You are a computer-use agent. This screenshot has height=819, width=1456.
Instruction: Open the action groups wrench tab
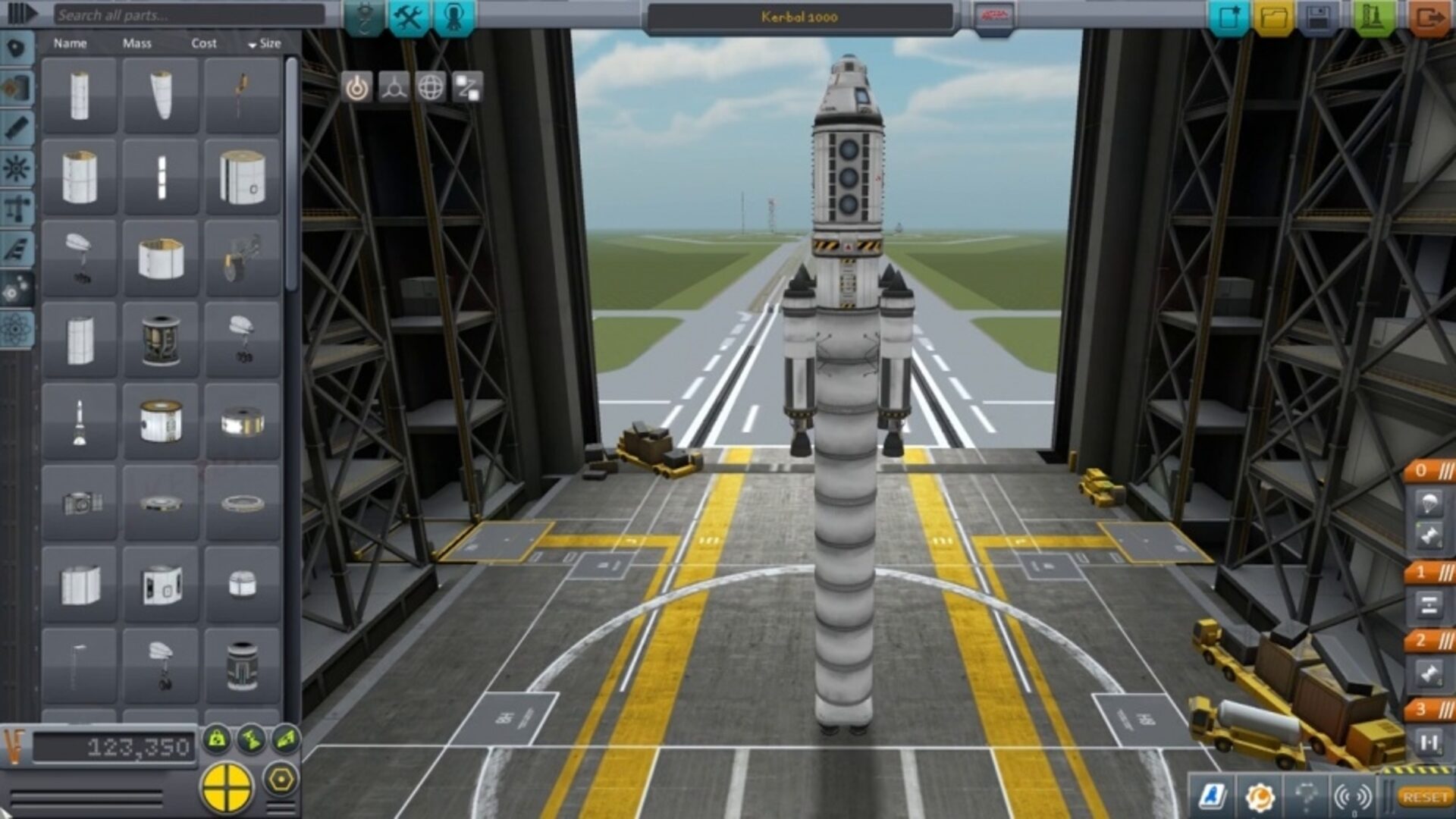pos(409,17)
